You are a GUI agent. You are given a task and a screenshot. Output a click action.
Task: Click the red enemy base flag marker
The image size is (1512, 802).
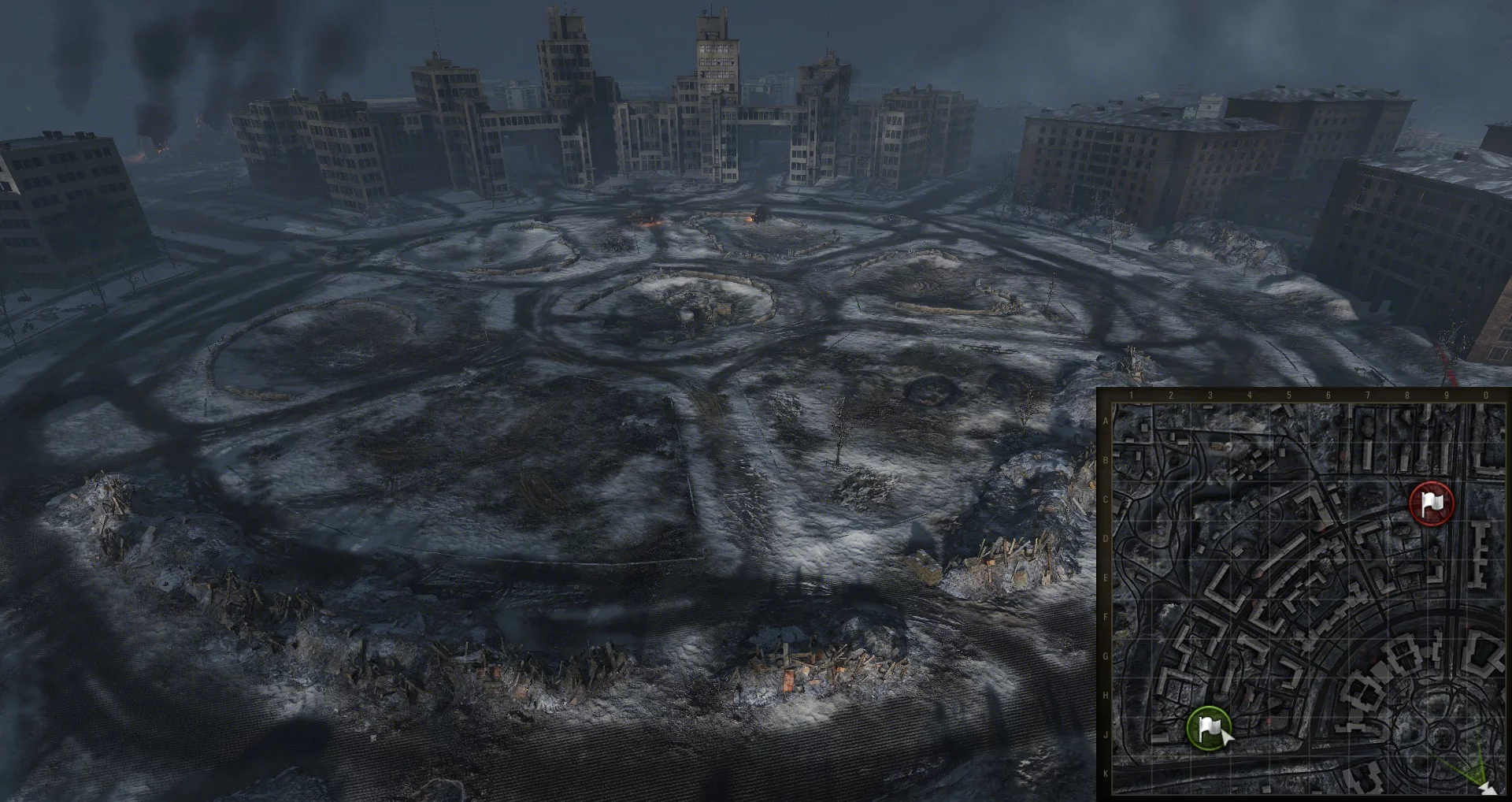pyautogui.click(x=1431, y=503)
